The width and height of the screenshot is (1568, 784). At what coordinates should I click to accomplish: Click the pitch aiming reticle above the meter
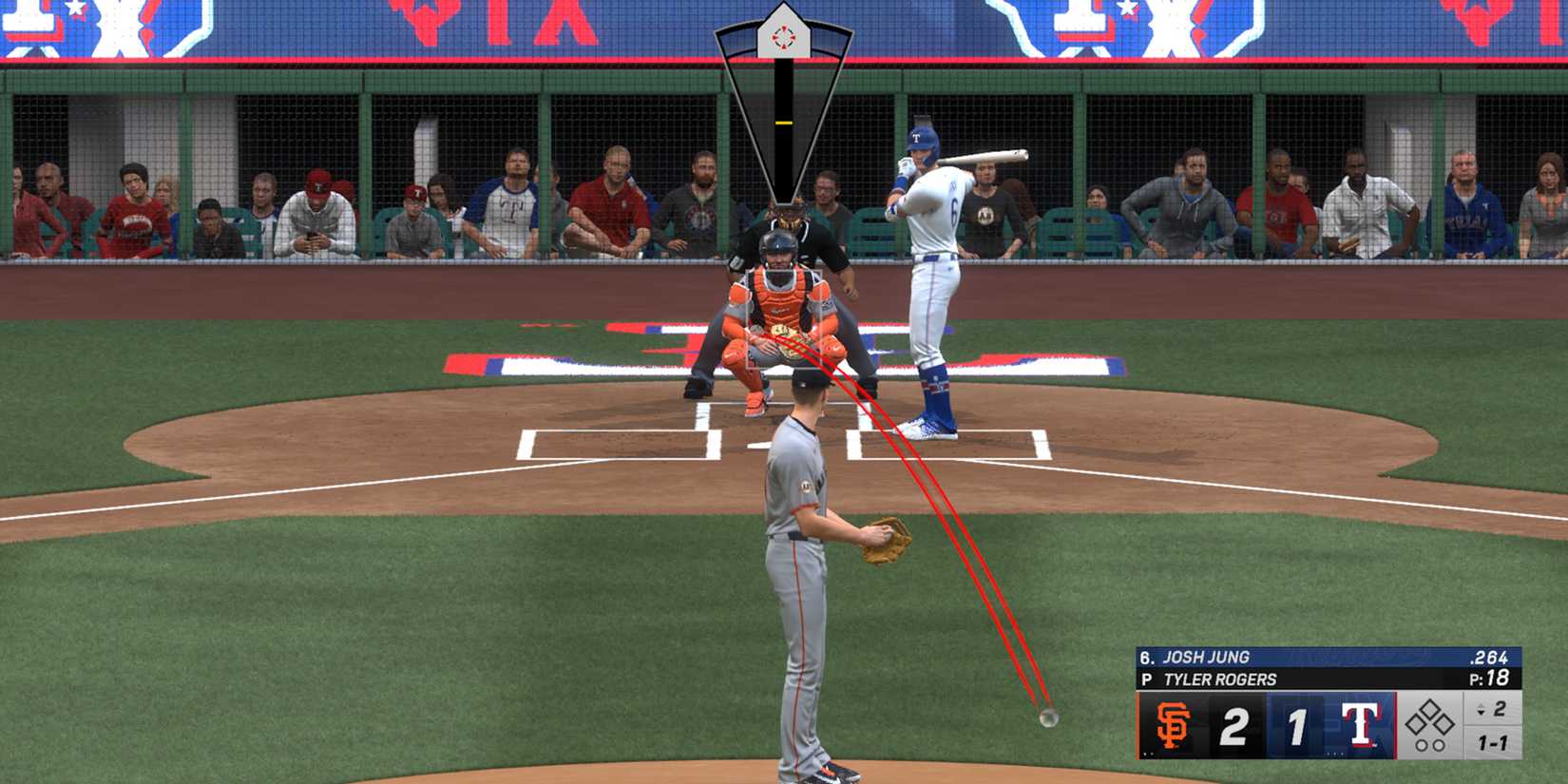(x=784, y=38)
